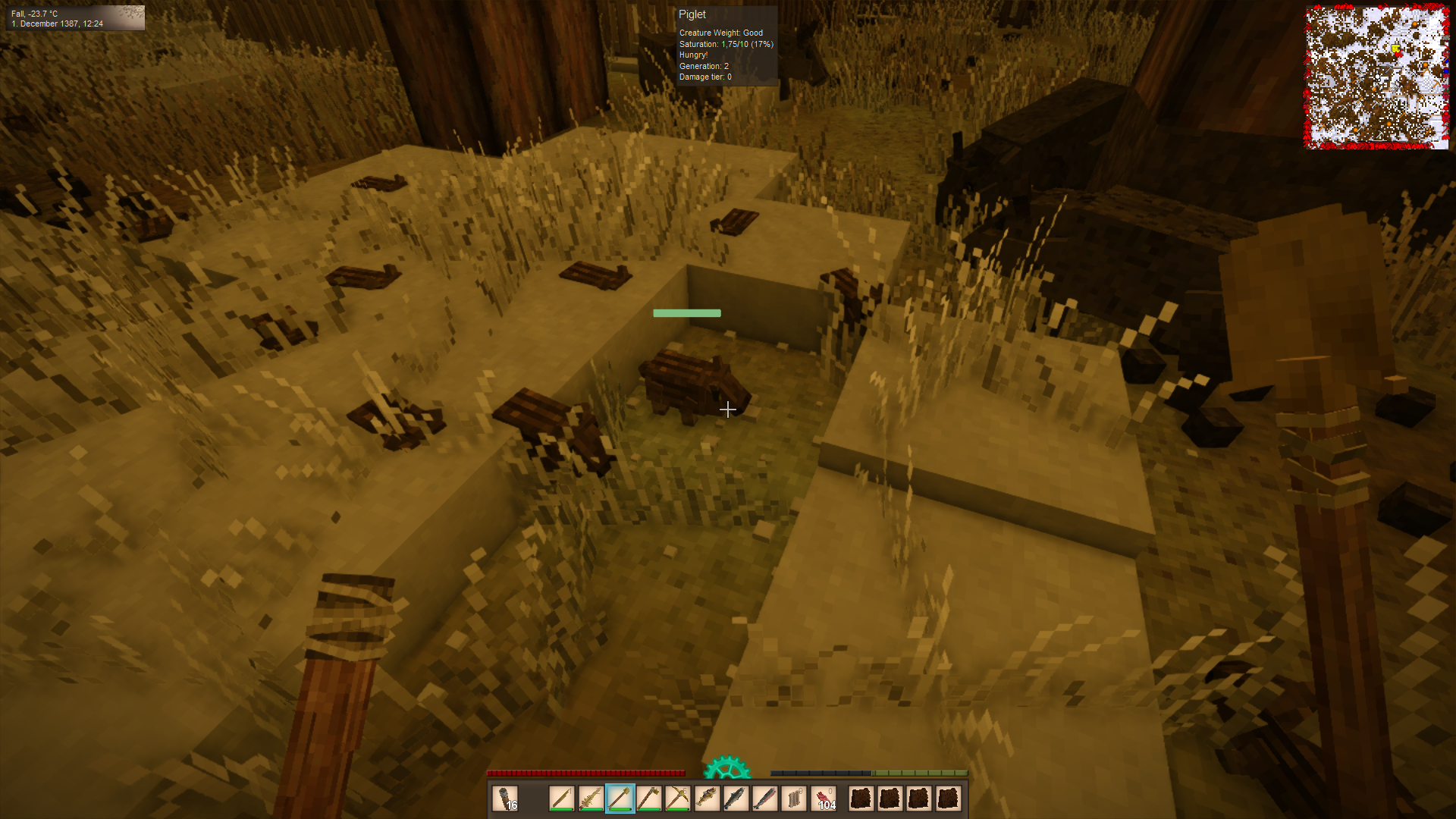Choose the spiked club hotbar slot

pos(591,799)
